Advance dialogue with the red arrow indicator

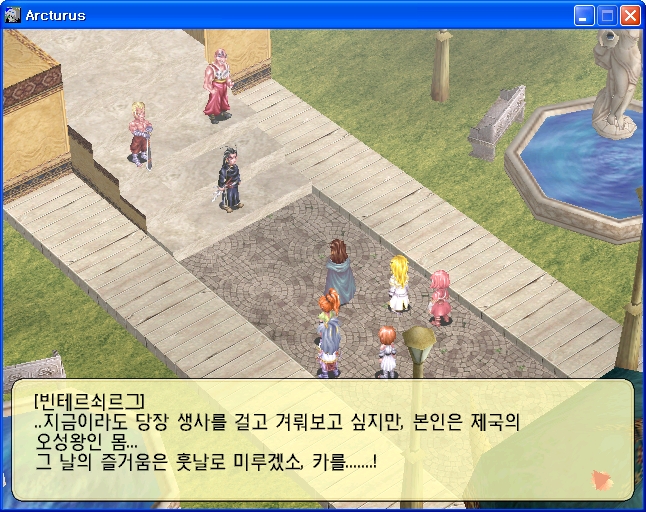[602, 480]
